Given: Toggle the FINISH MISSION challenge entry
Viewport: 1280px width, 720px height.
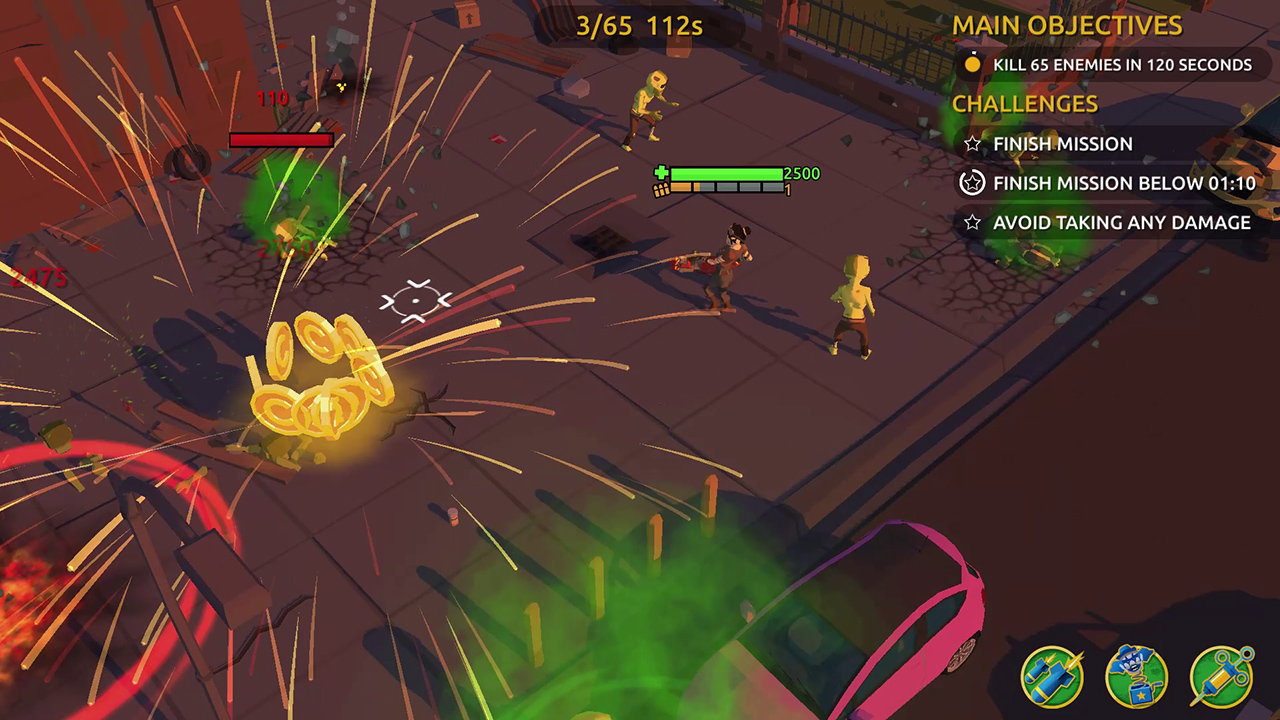Looking at the screenshot, I should 1062,144.
